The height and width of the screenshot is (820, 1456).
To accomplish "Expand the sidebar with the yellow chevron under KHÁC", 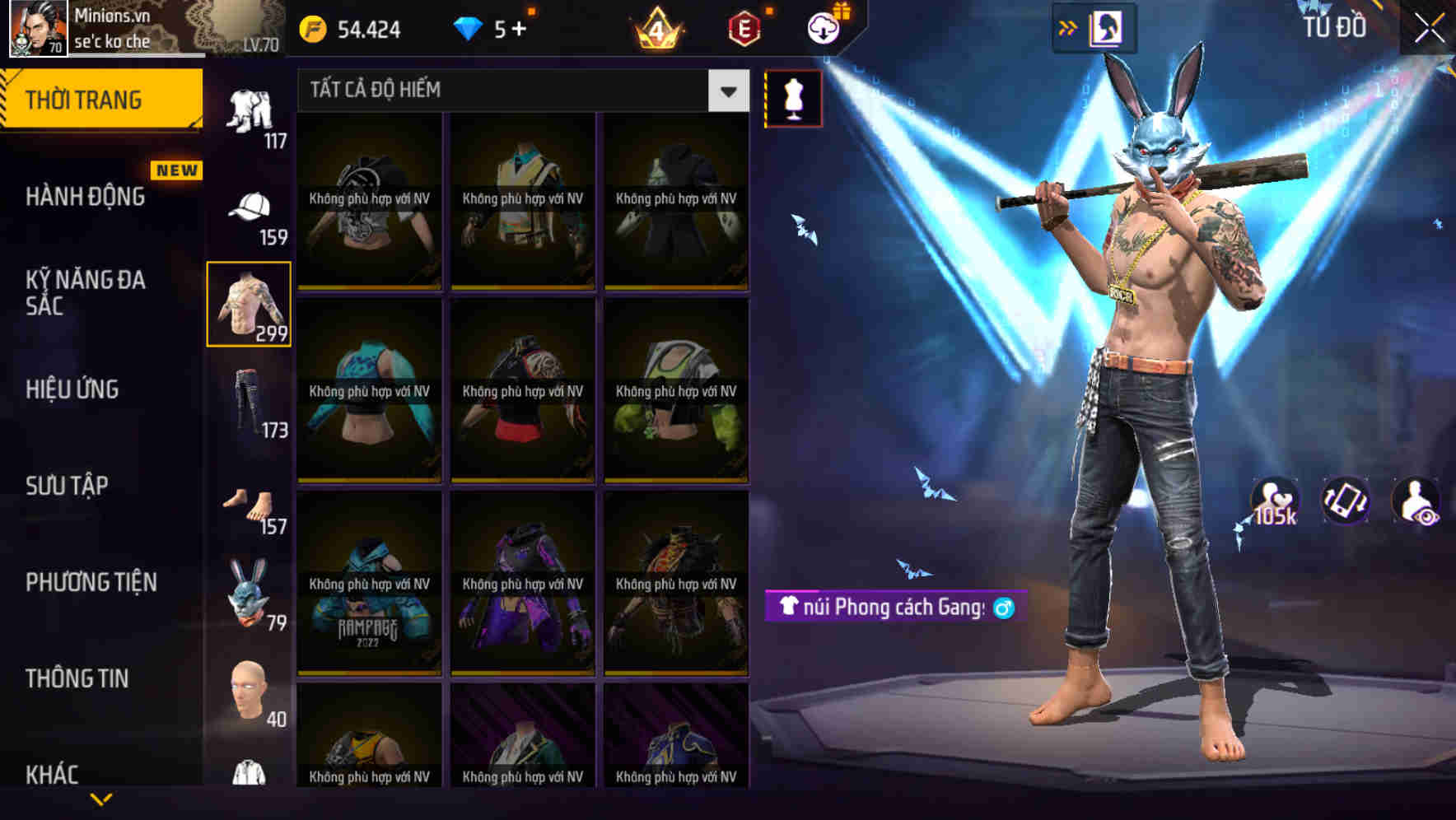I will tap(100, 799).
